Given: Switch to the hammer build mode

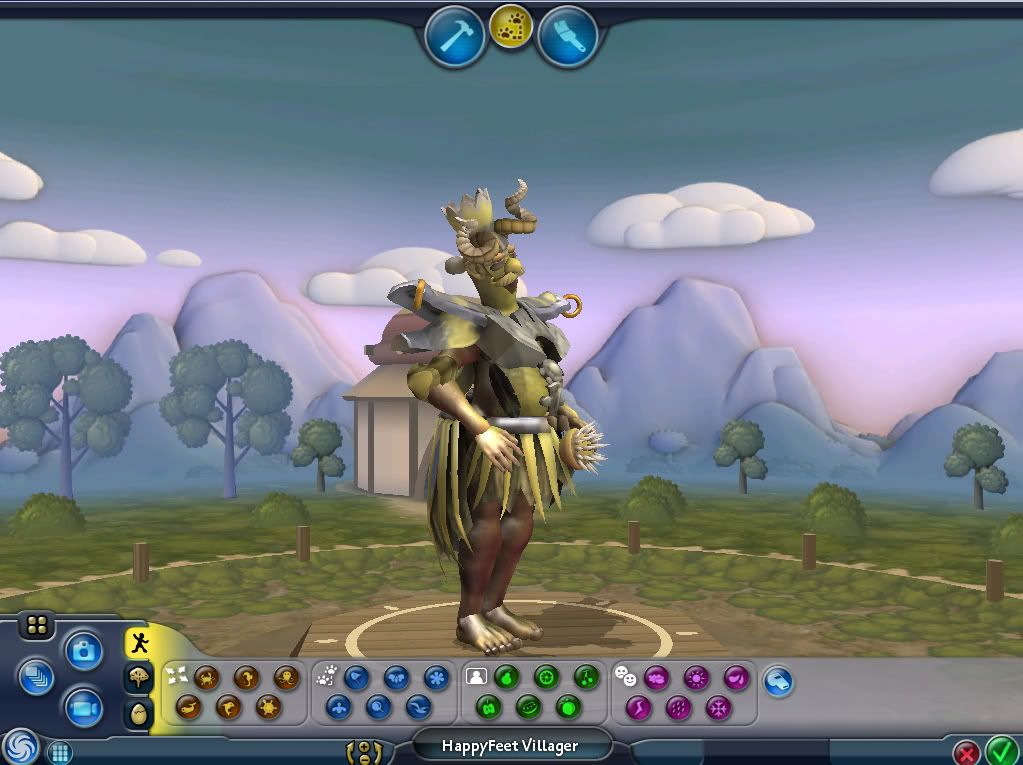Looking at the screenshot, I should (455, 37).
